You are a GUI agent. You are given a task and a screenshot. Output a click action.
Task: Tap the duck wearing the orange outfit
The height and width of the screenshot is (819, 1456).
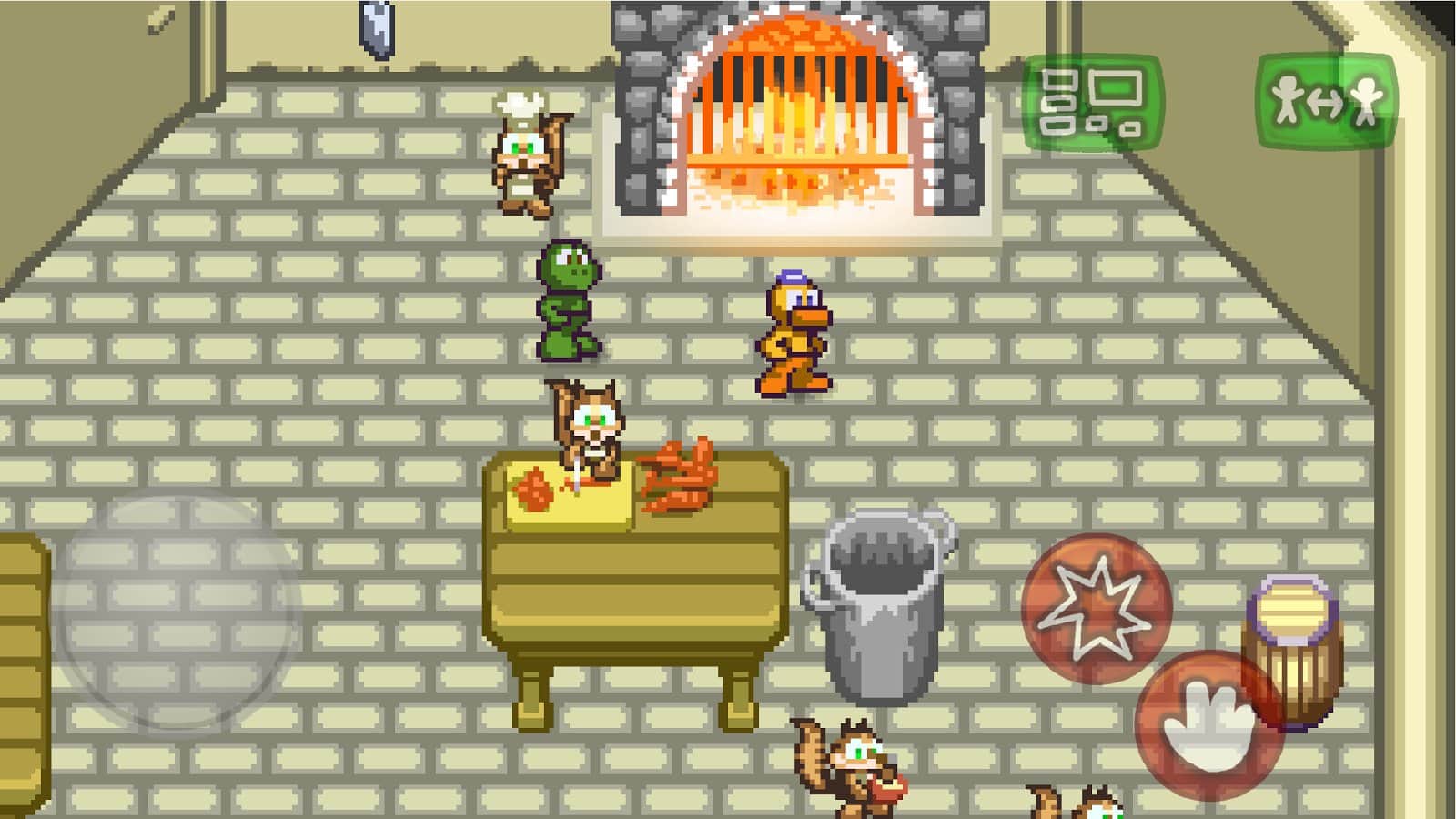792,337
